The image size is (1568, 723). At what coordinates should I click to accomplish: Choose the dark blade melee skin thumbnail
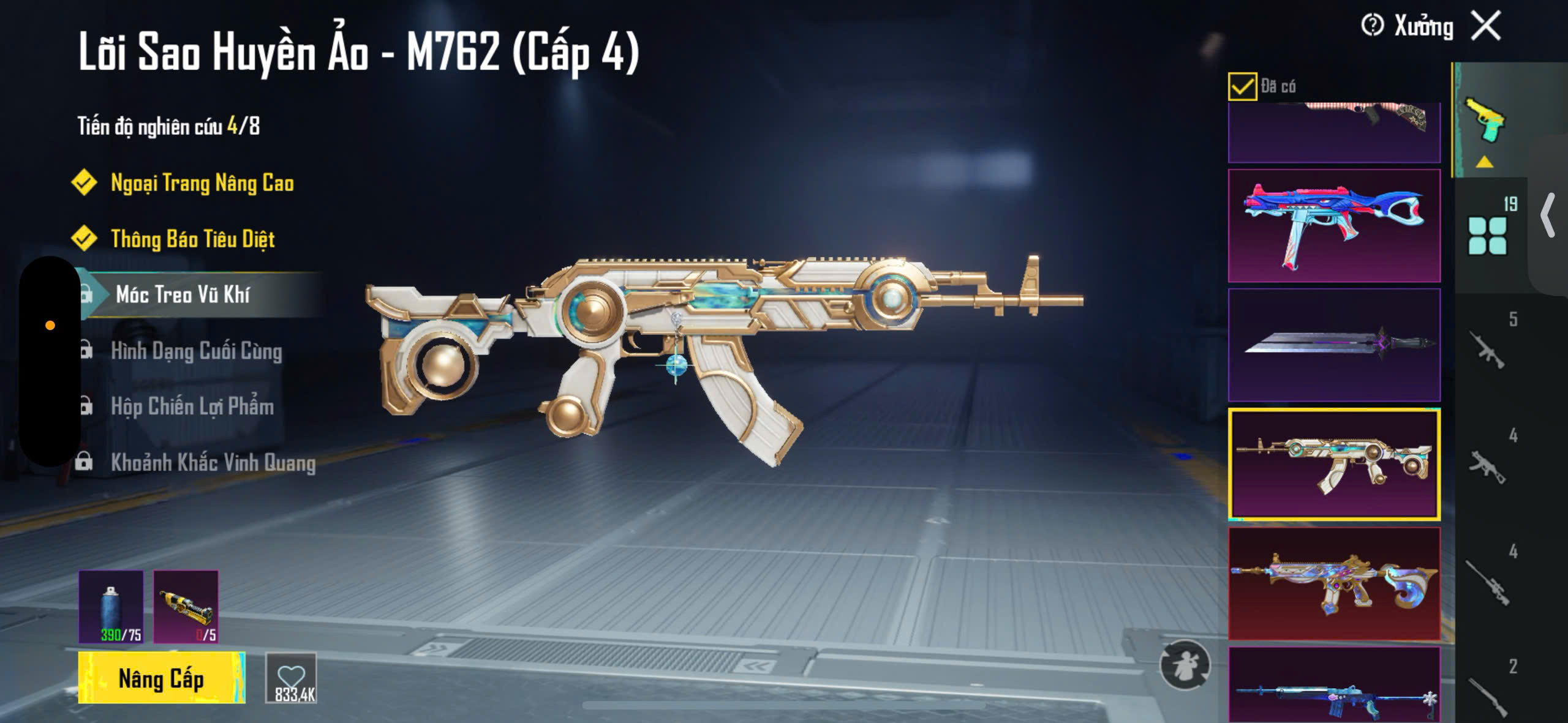1334,345
